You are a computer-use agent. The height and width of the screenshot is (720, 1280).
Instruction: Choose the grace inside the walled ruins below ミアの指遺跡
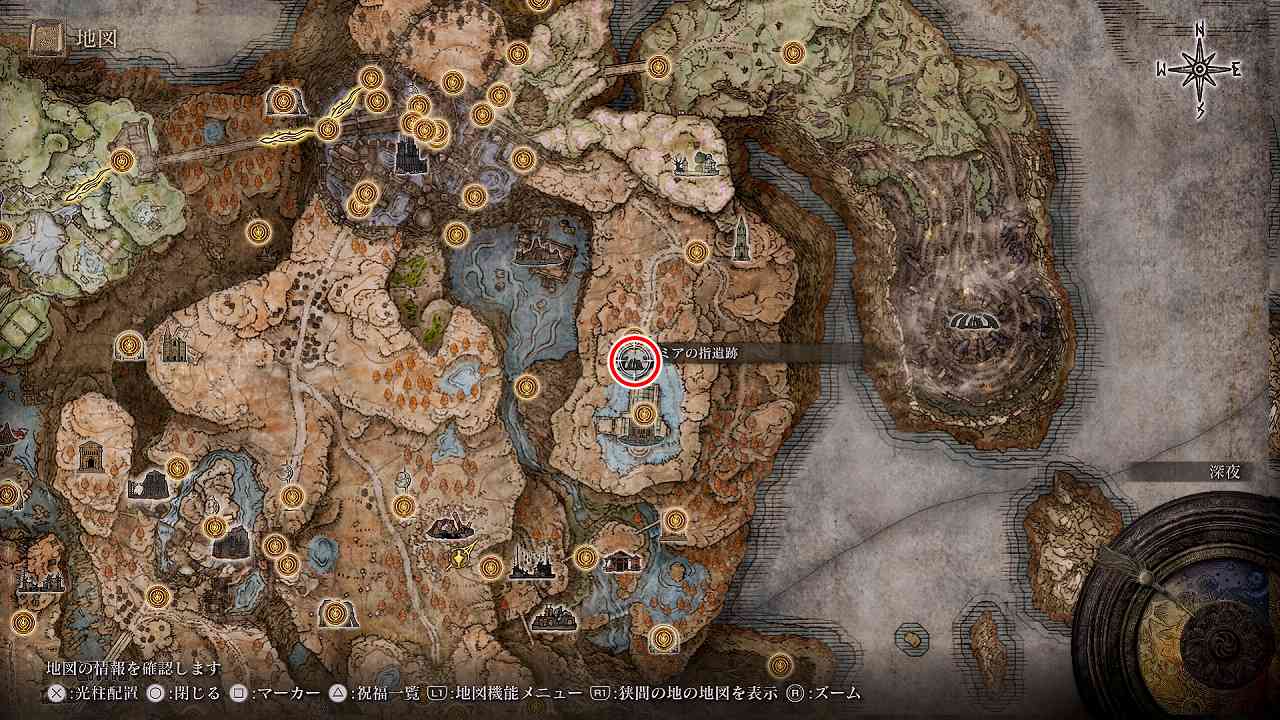pos(644,412)
